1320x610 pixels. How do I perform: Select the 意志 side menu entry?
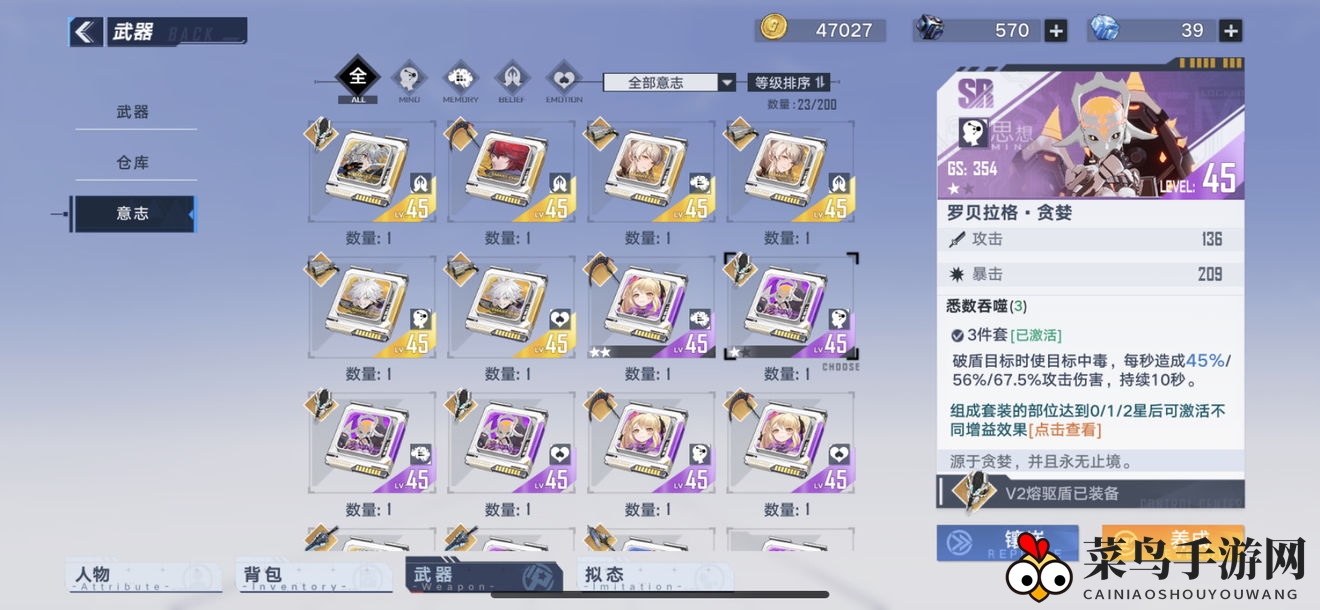(133, 213)
